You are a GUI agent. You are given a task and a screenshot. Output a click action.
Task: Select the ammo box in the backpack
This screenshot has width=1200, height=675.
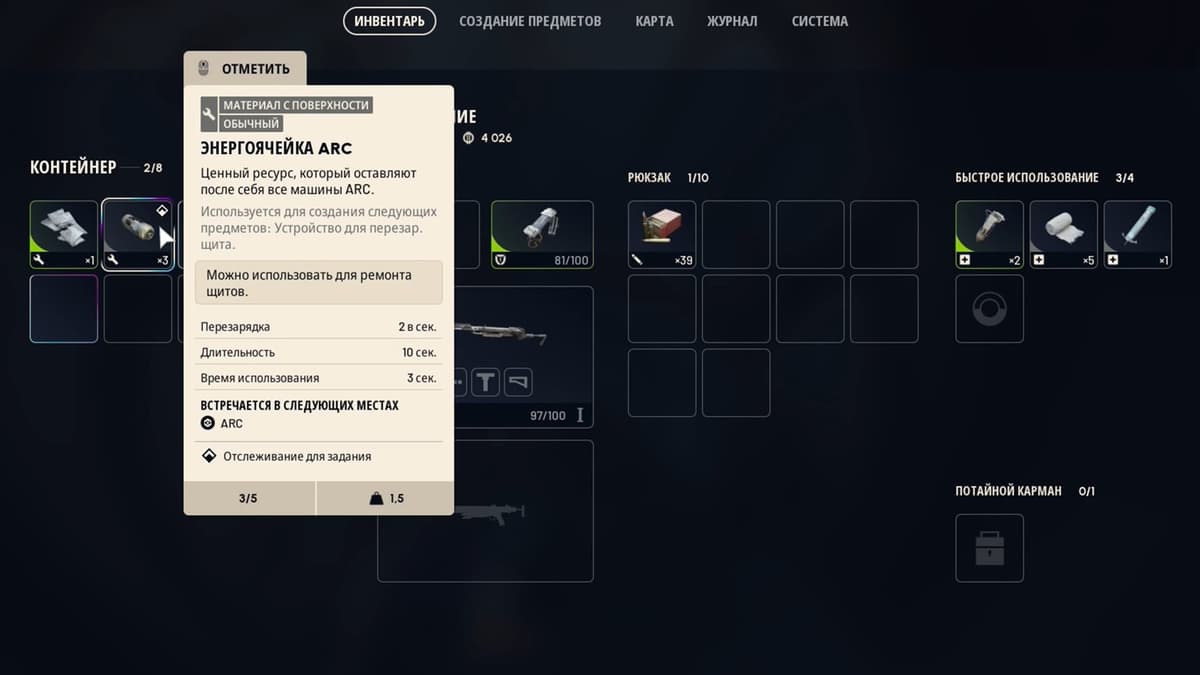(662, 235)
